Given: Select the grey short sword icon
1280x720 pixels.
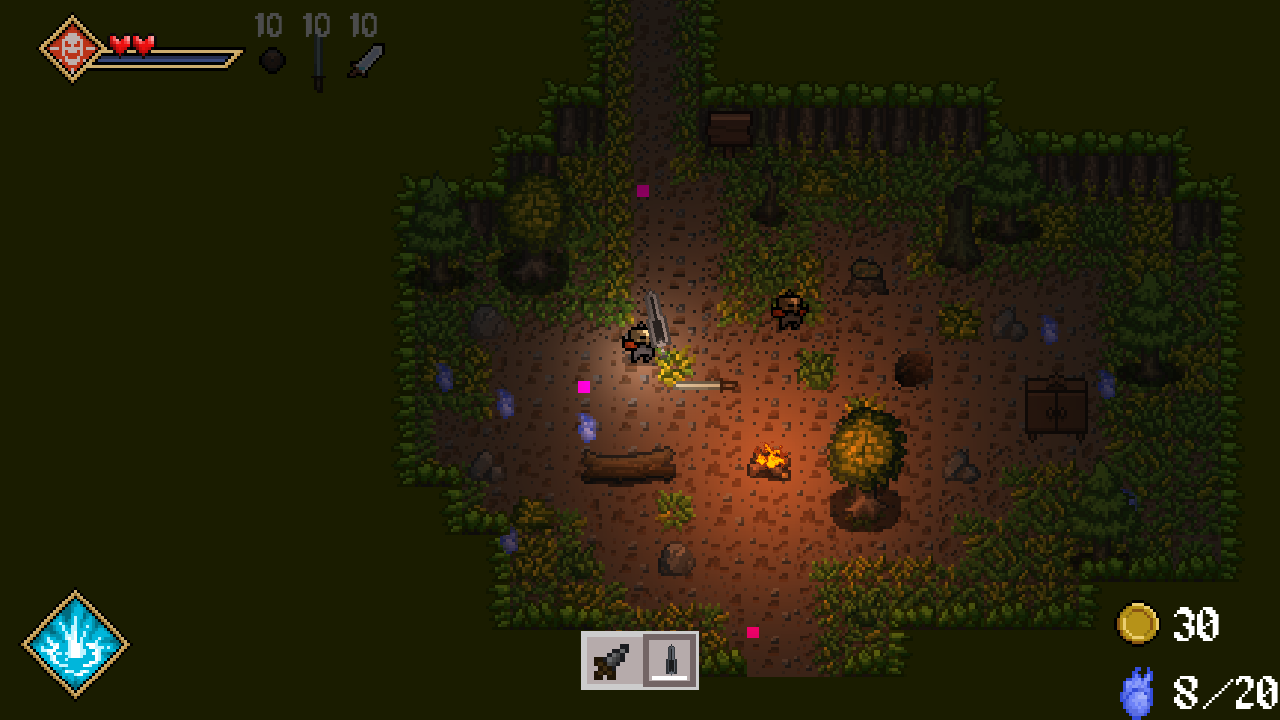Looking at the screenshot, I should point(366,60).
